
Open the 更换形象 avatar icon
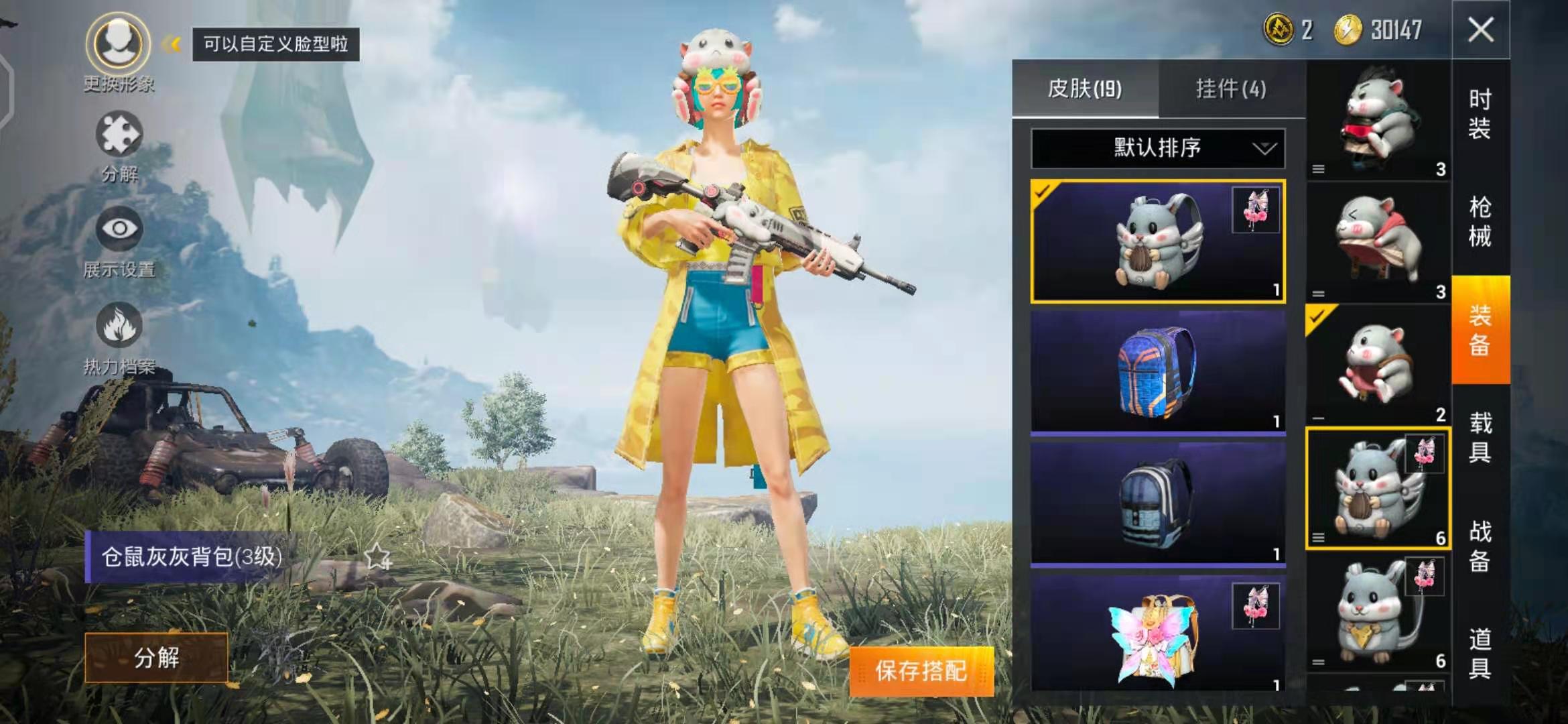pos(117,44)
